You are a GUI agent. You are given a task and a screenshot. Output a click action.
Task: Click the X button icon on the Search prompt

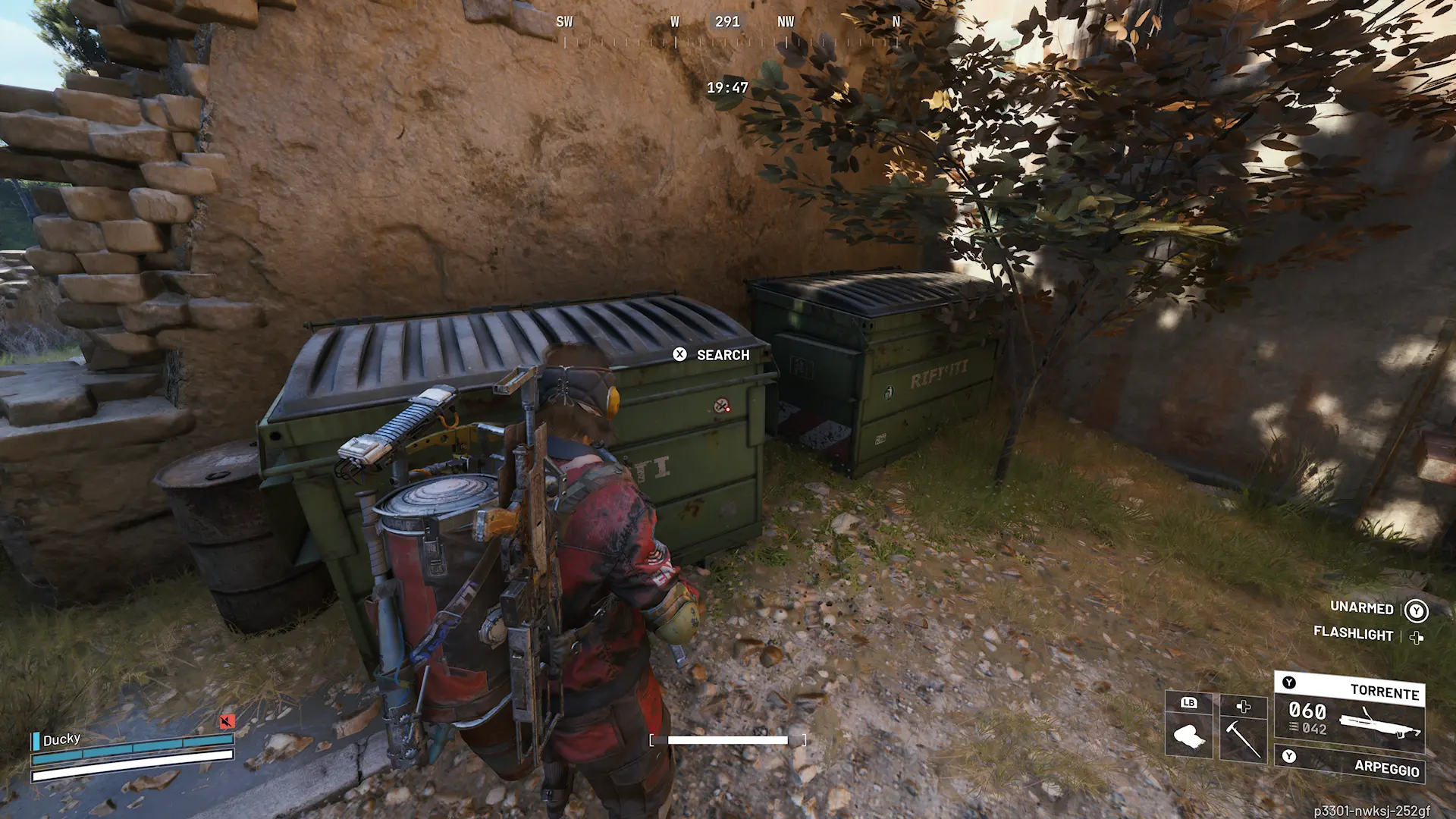point(680,355)
